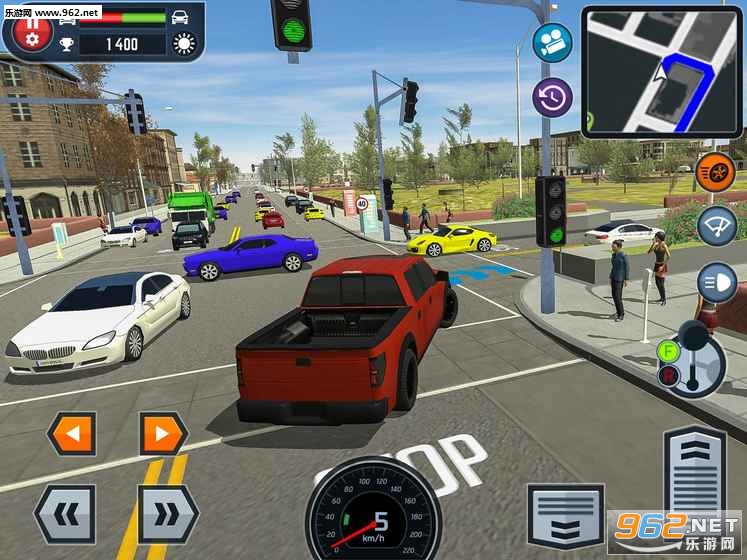Activate the left turn signal arrow
This screenshot has width=747, height=560.
(72, 434)
